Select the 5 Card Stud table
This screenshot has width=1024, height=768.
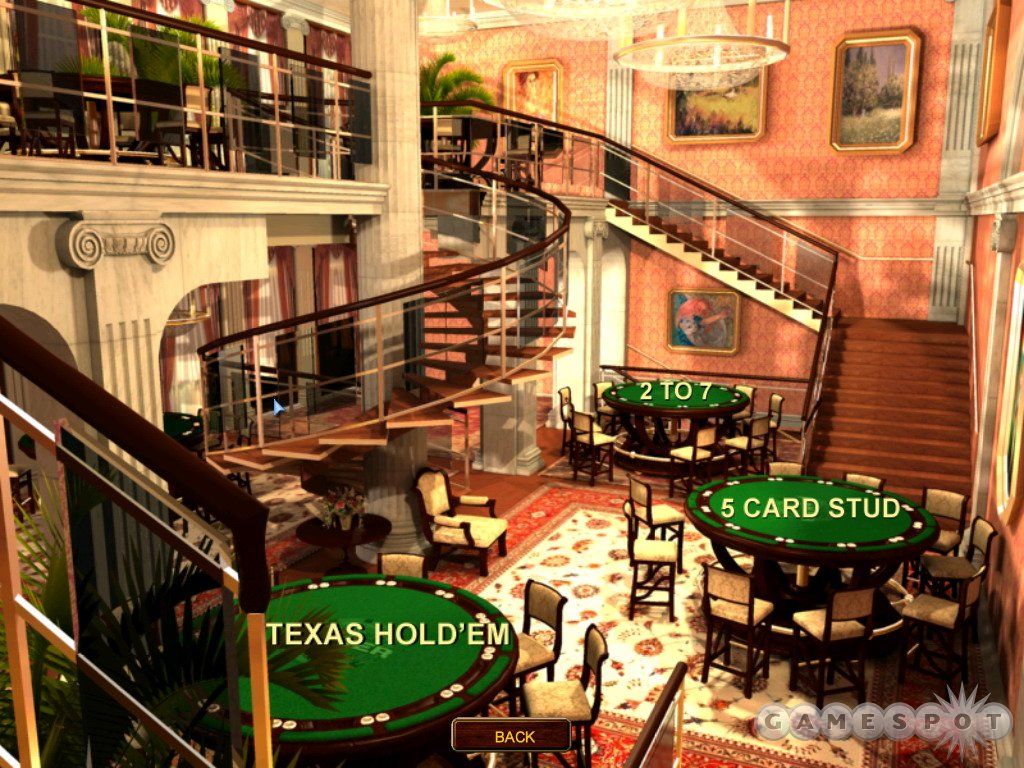[810, 508]
